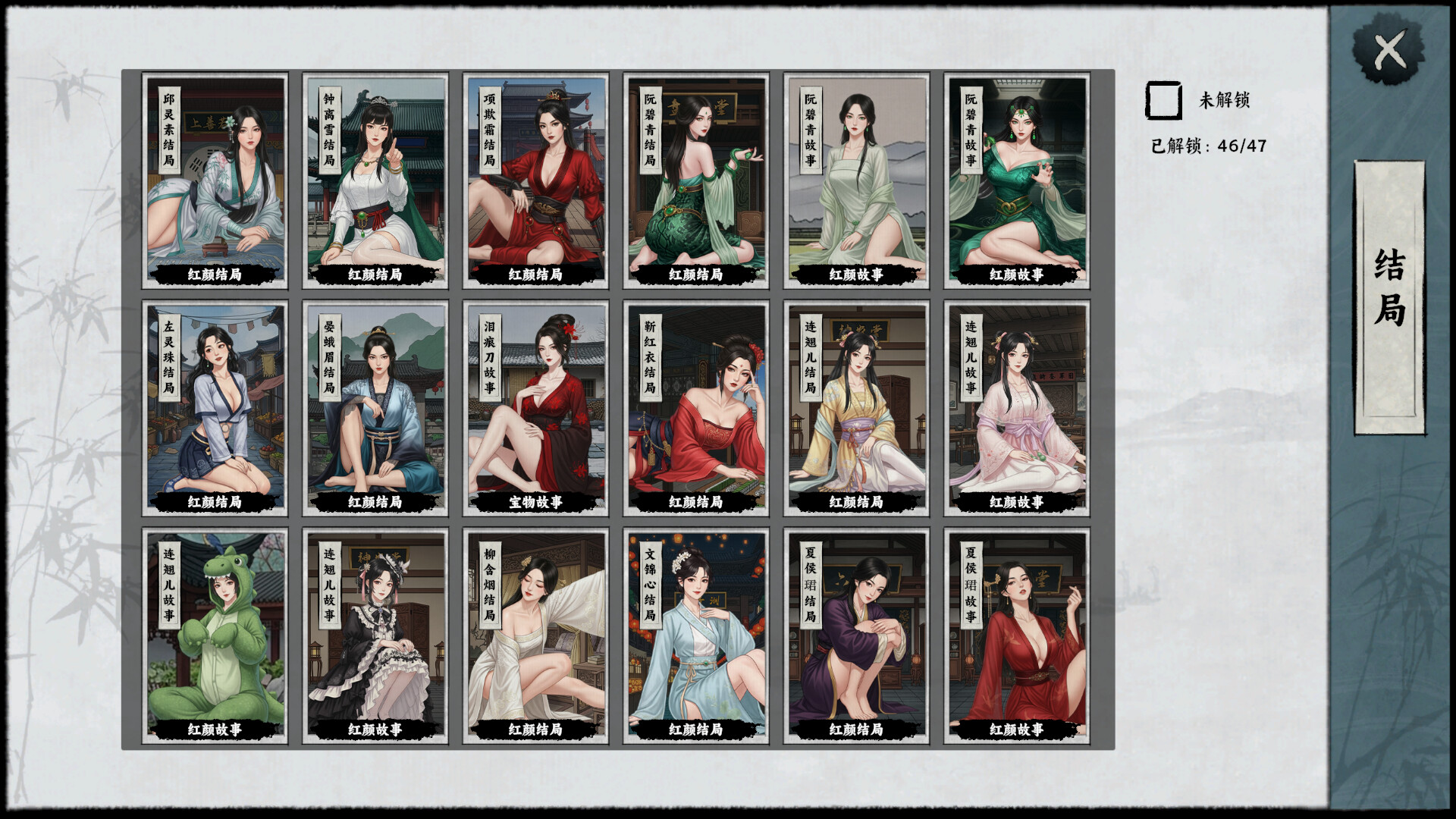Open the 柳含烟结局 card
The image size is (1456, 819).
click(x=535, y=635)
